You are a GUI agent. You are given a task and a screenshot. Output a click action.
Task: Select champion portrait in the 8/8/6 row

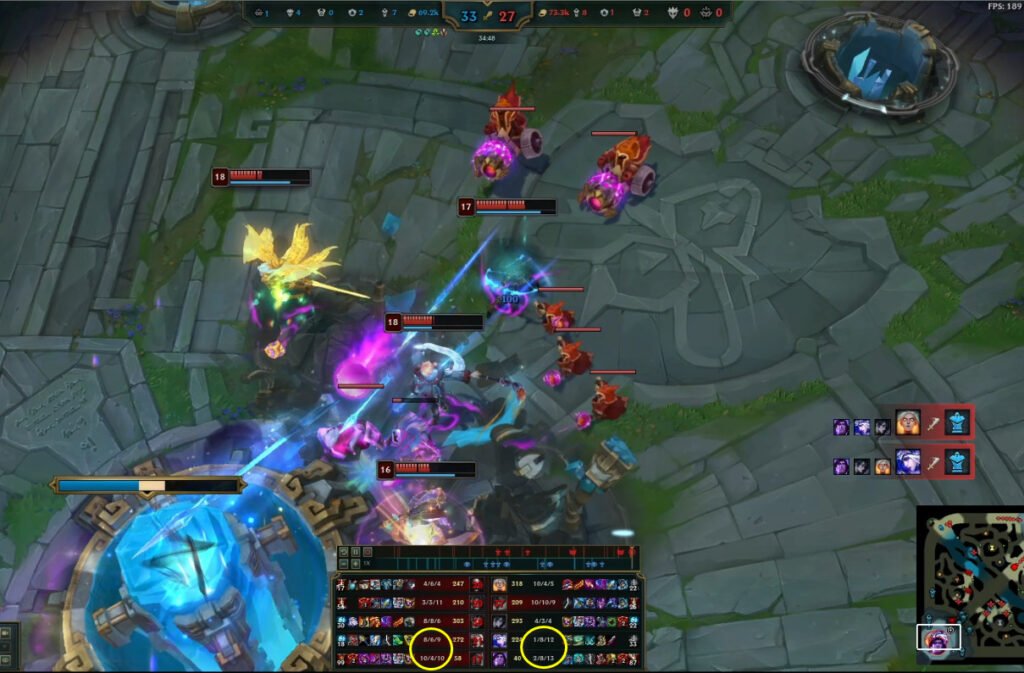478,621
